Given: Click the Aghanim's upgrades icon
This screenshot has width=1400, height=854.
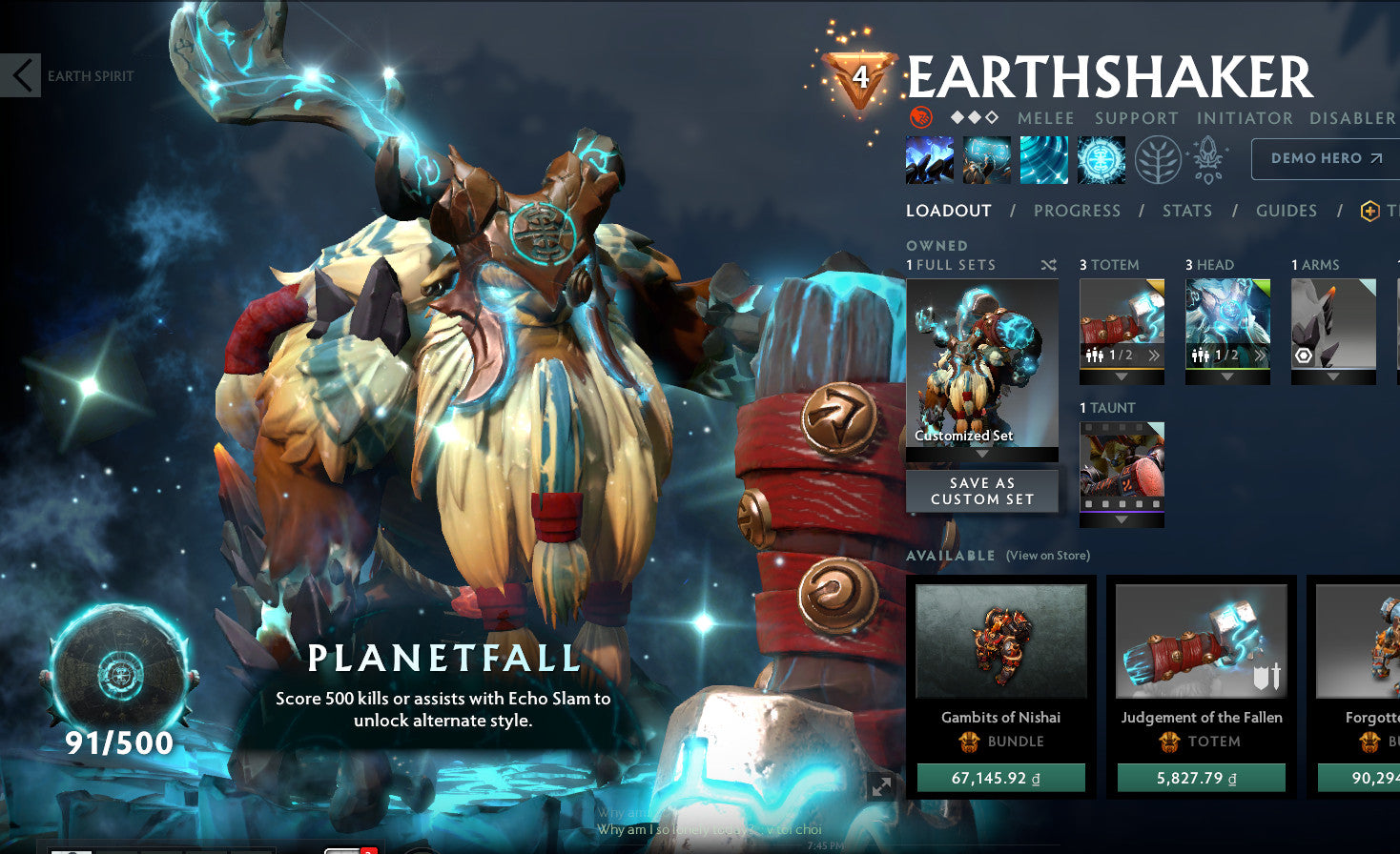Looking at the screenshot, I should [1204, 159].
